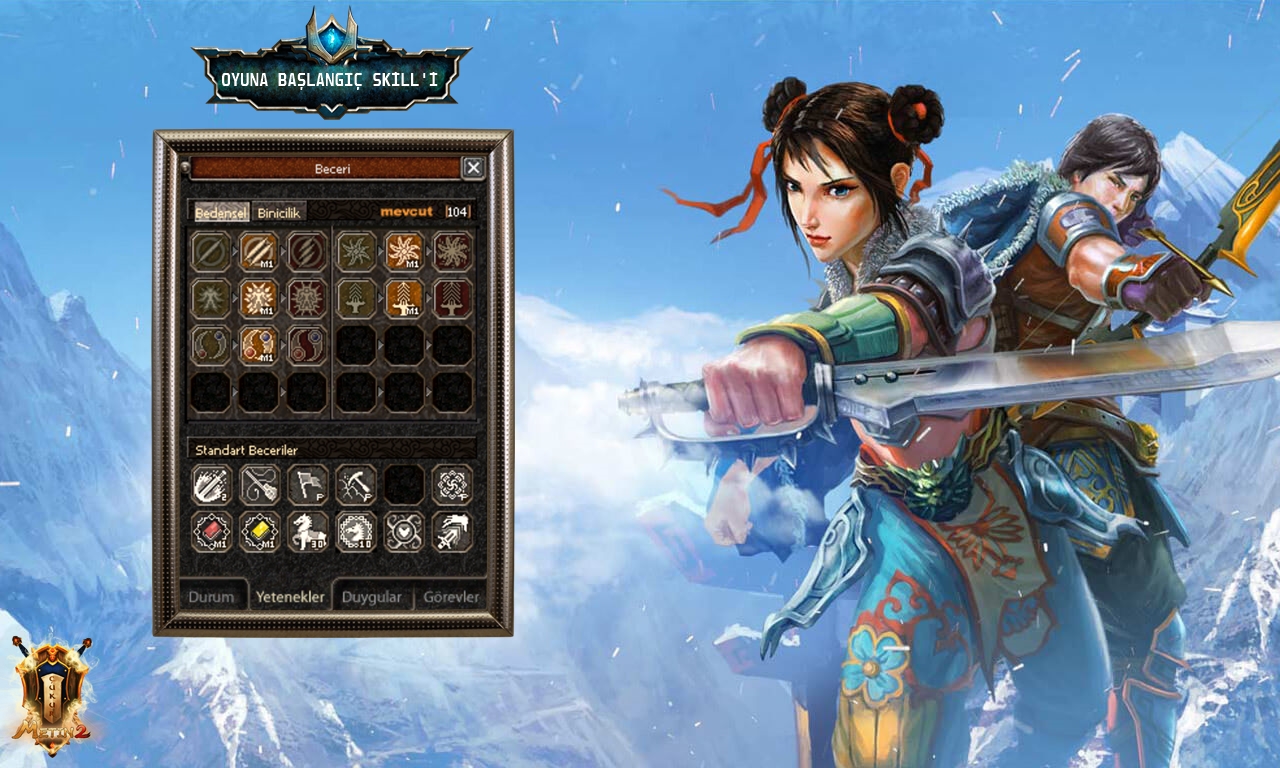Close the Beceri skill window
The image size is (1280, 768).
[473, 168]
